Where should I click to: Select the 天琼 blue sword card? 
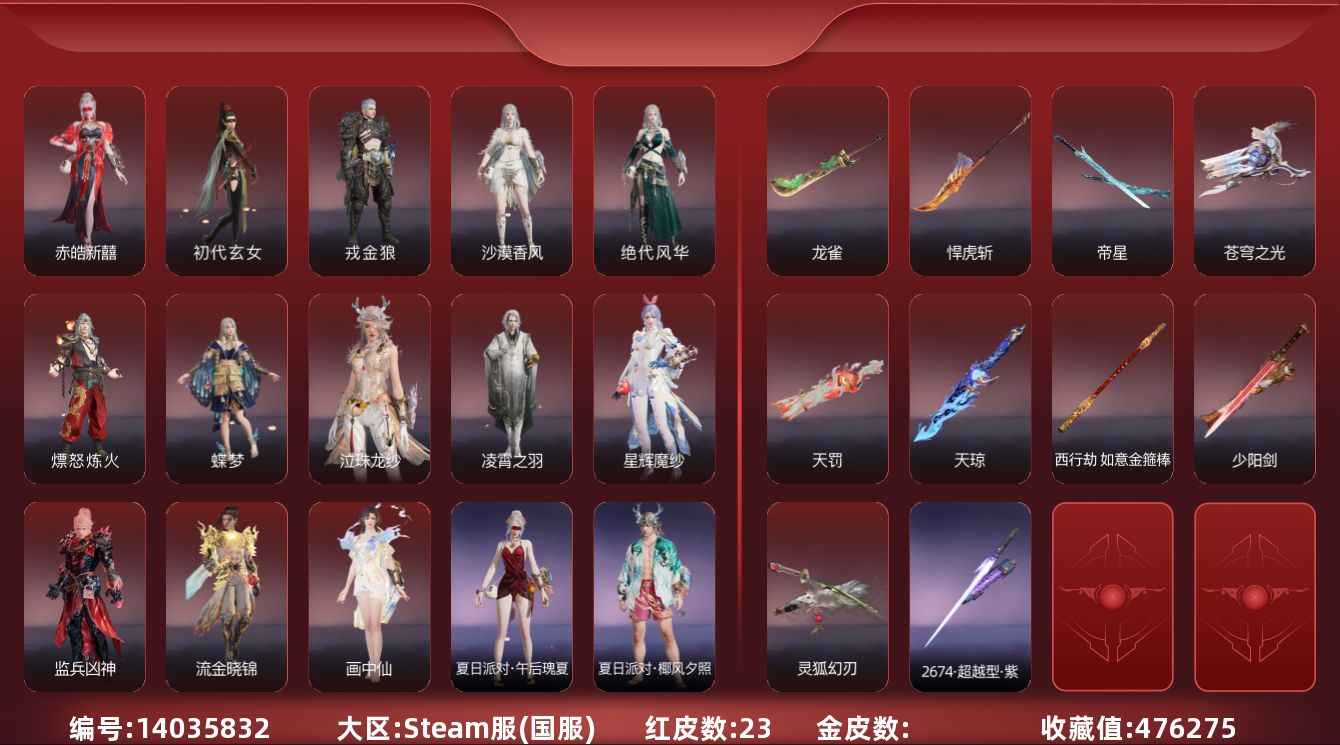point(969,388)
